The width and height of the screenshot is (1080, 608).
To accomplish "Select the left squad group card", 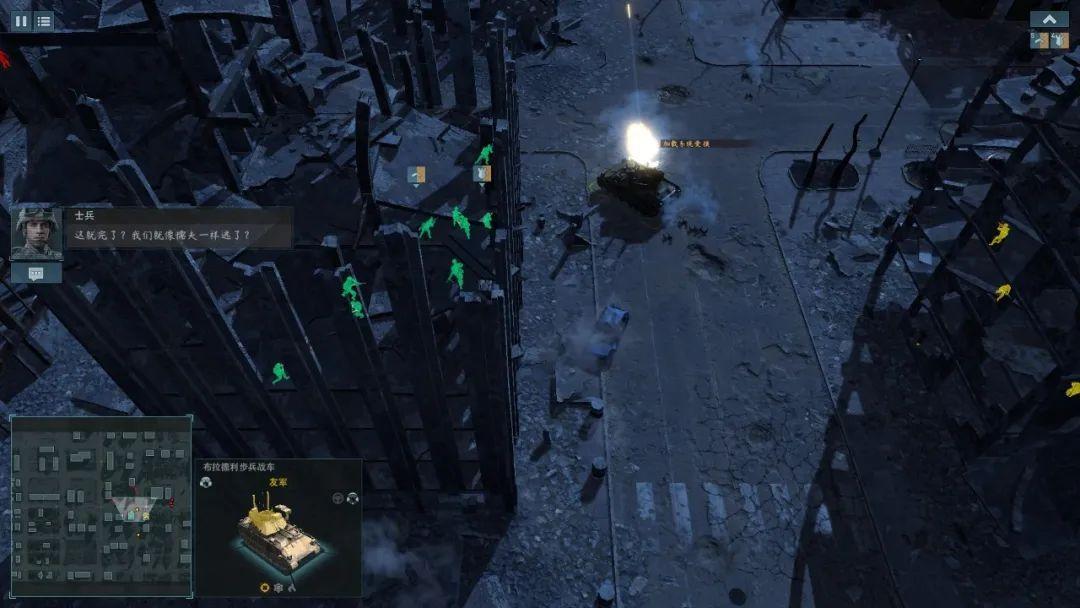I will (x=1039, y=40).
